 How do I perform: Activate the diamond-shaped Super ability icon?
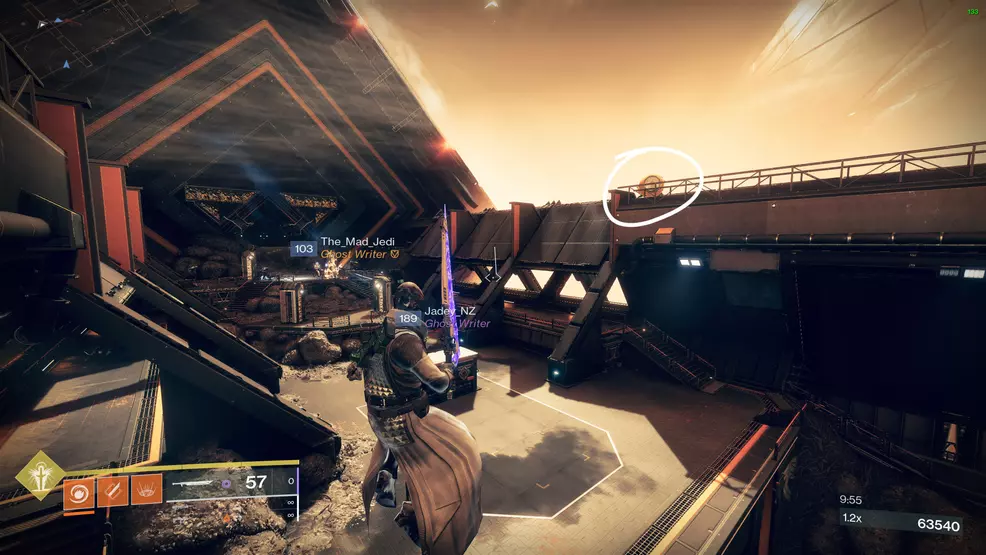tap(40, 474)
